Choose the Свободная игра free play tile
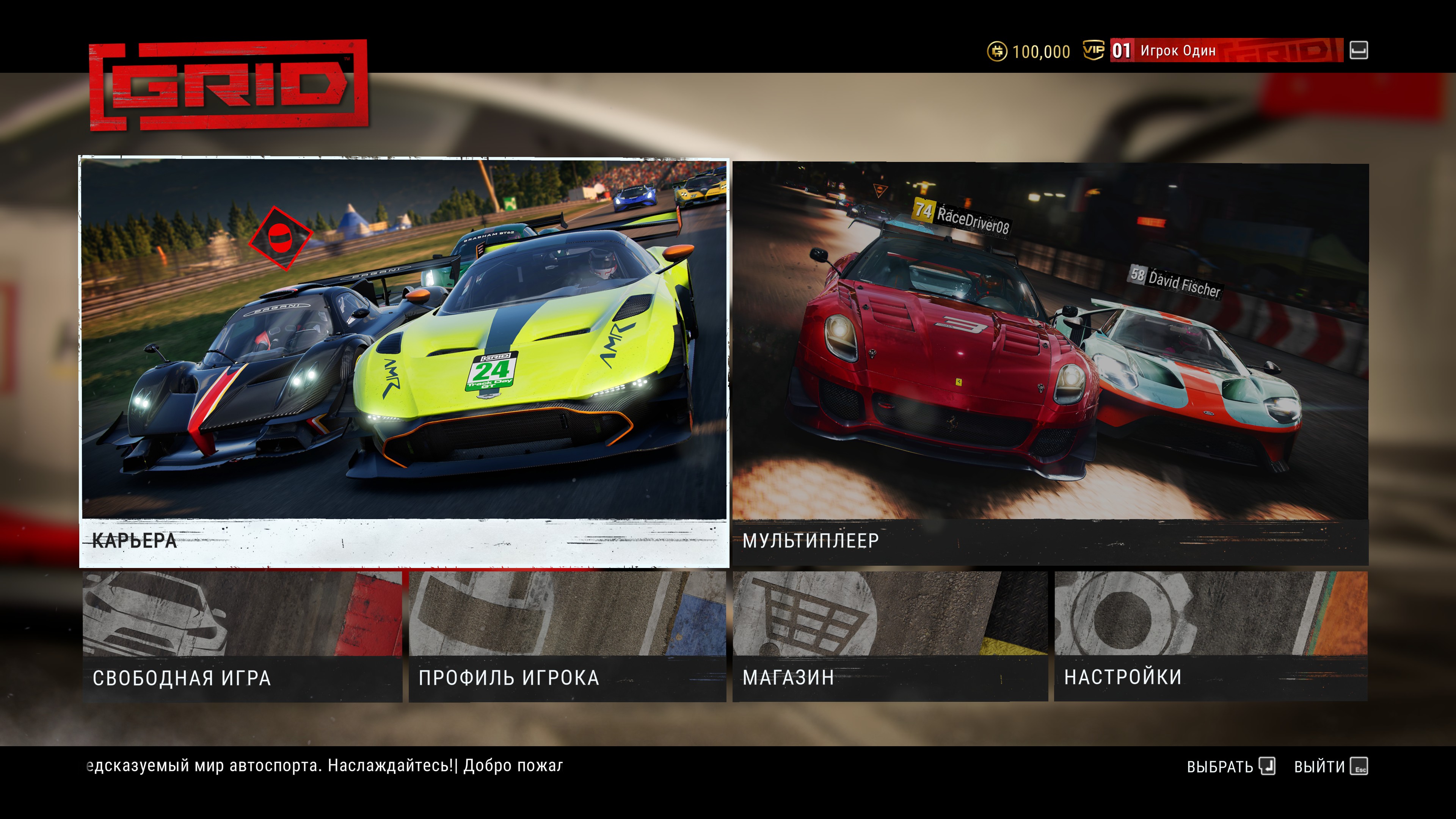Screen dimensions: 1456x819 [243, 637]
